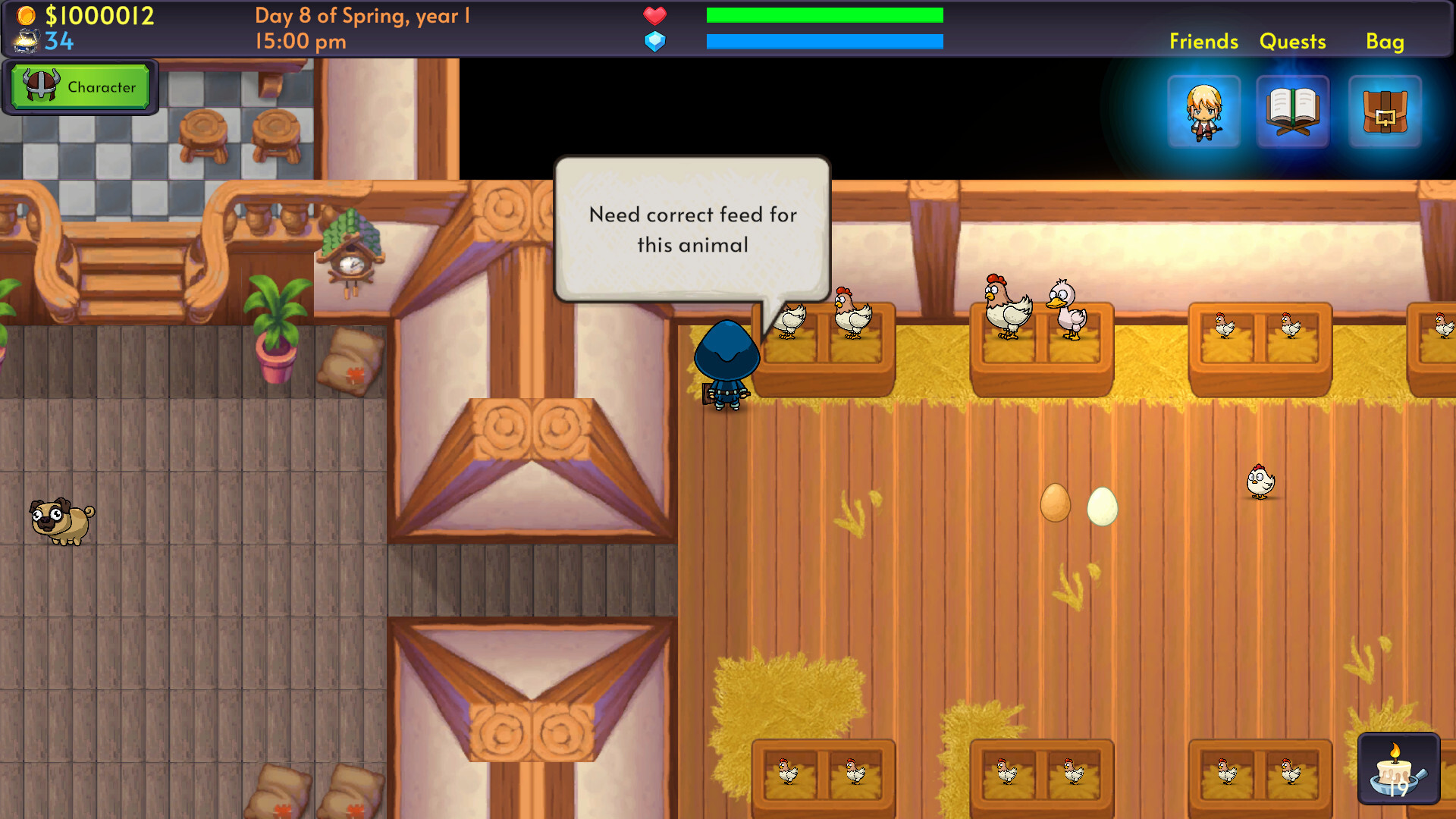
Task: Open the character portrait icon
Action: (1204, 112)
